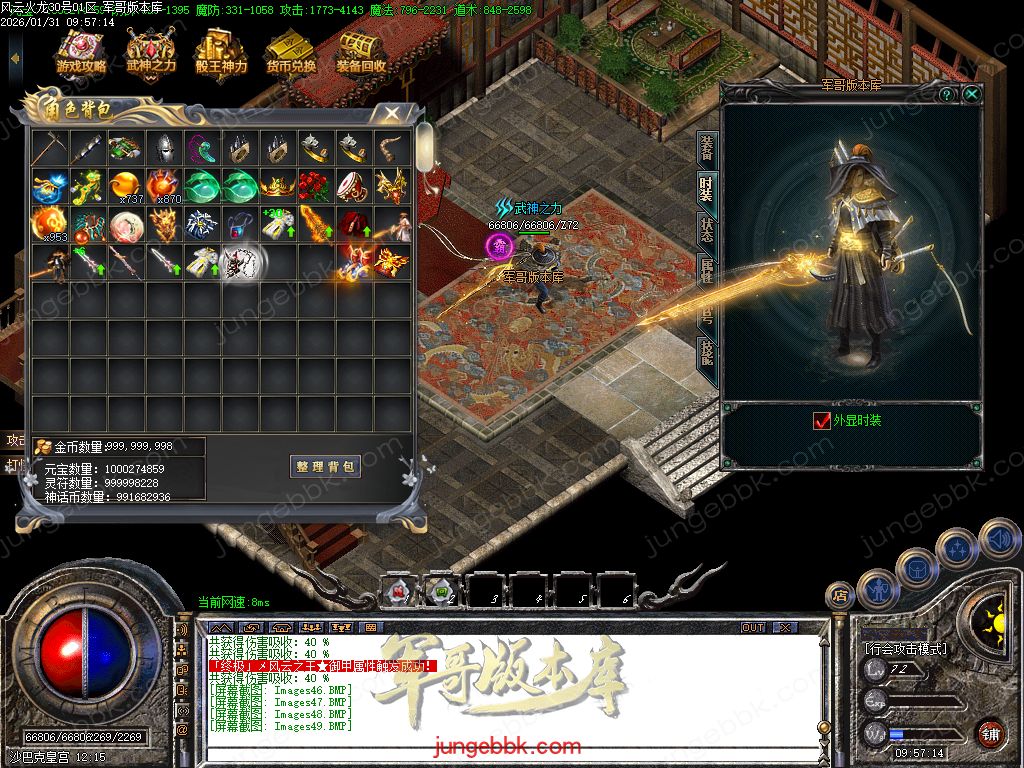Open the 装备回收 equipment recycle menu
Image resolution: width=1024 pixels, height=768 pixels.
click(361, 52)
